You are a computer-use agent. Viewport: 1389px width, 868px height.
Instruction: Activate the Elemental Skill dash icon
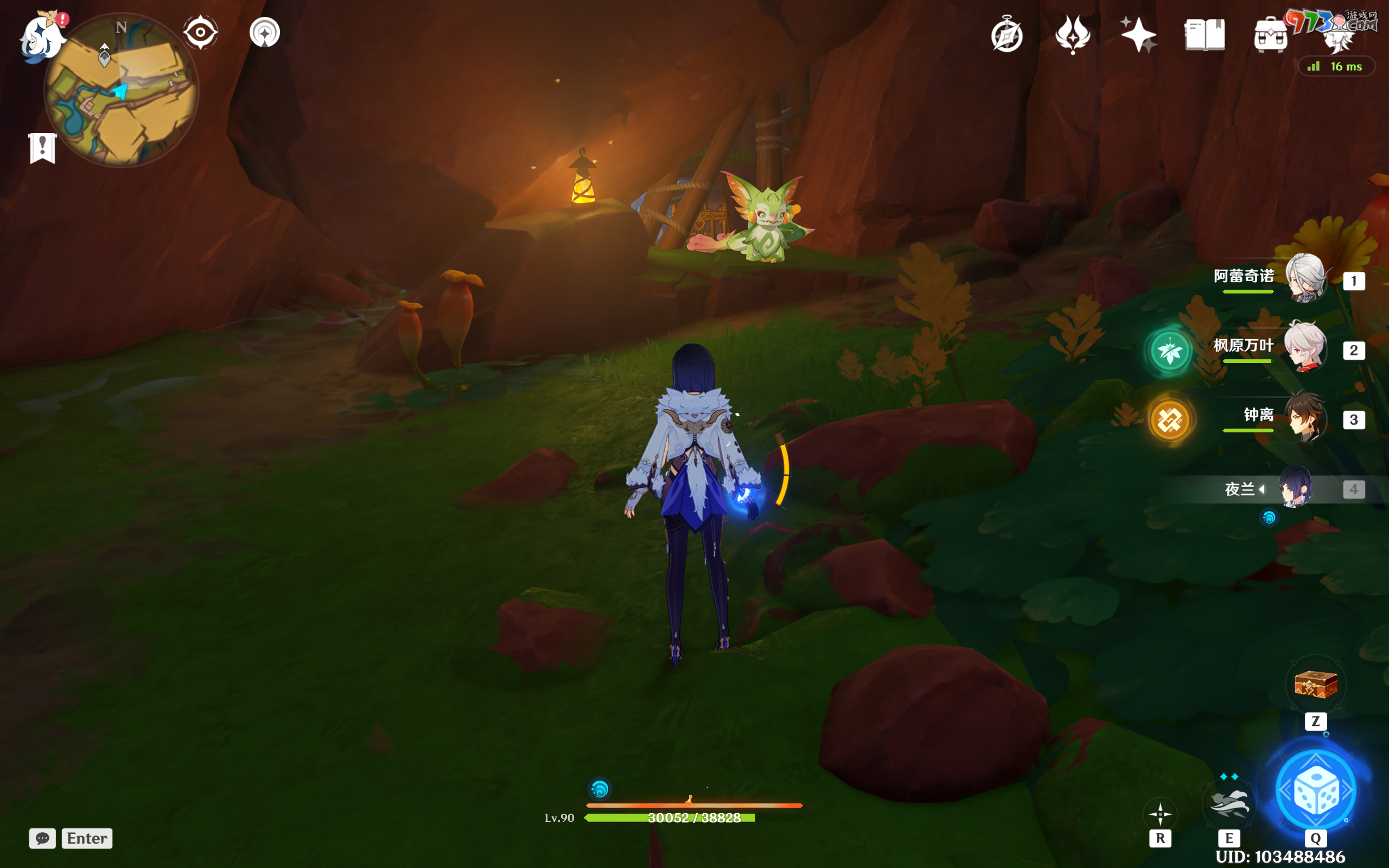(x=1229, y=803)
